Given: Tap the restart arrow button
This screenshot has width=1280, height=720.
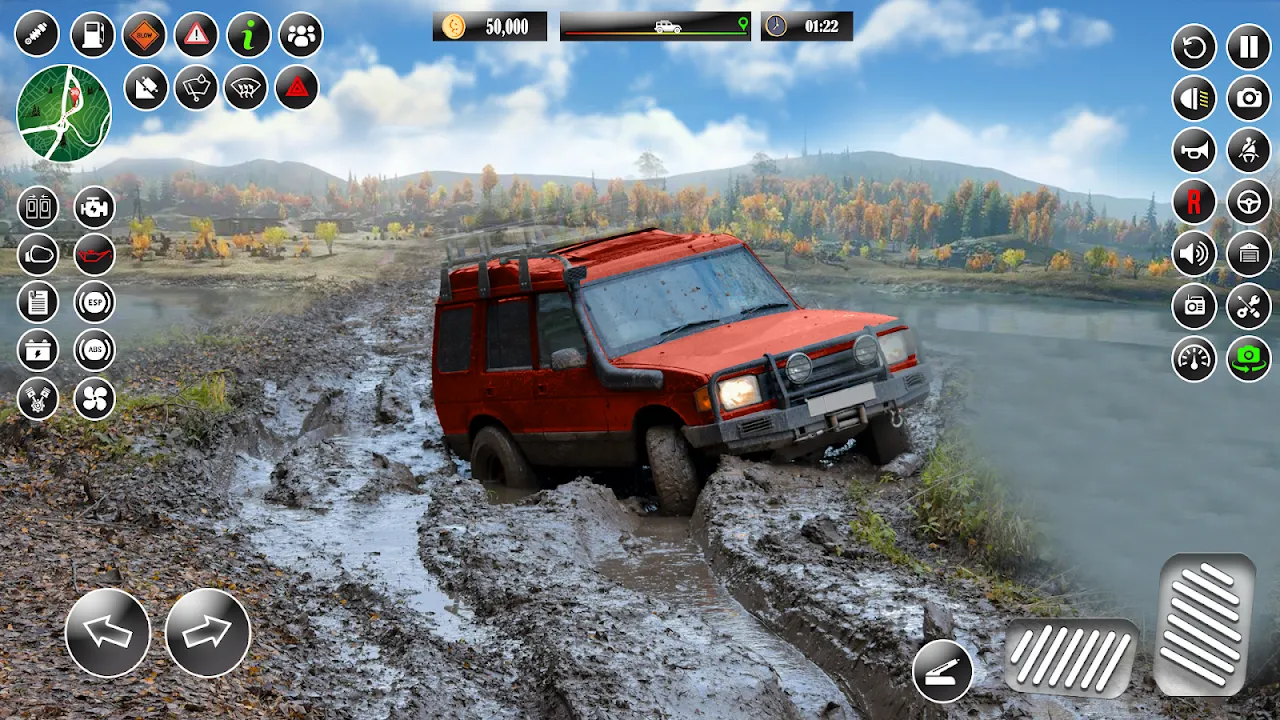Looking at the screenshot, I should click(1194, 47).
